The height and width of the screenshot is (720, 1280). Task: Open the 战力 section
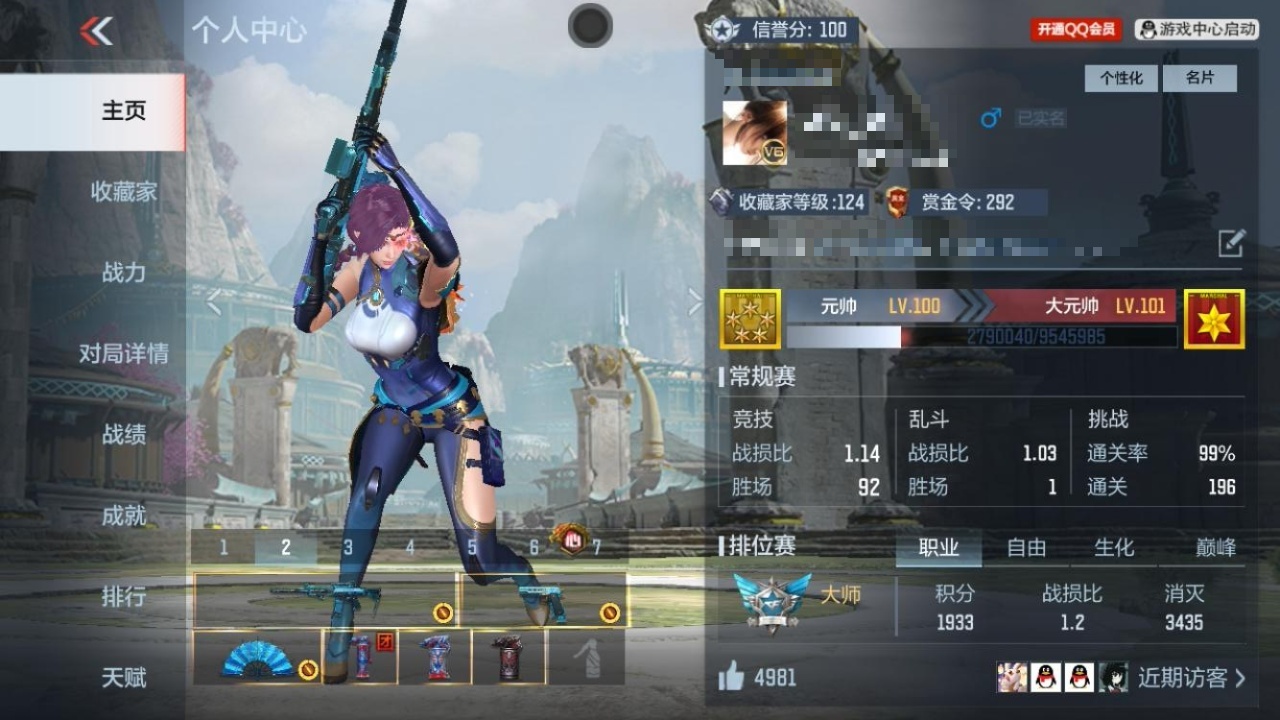click(123, 272)
